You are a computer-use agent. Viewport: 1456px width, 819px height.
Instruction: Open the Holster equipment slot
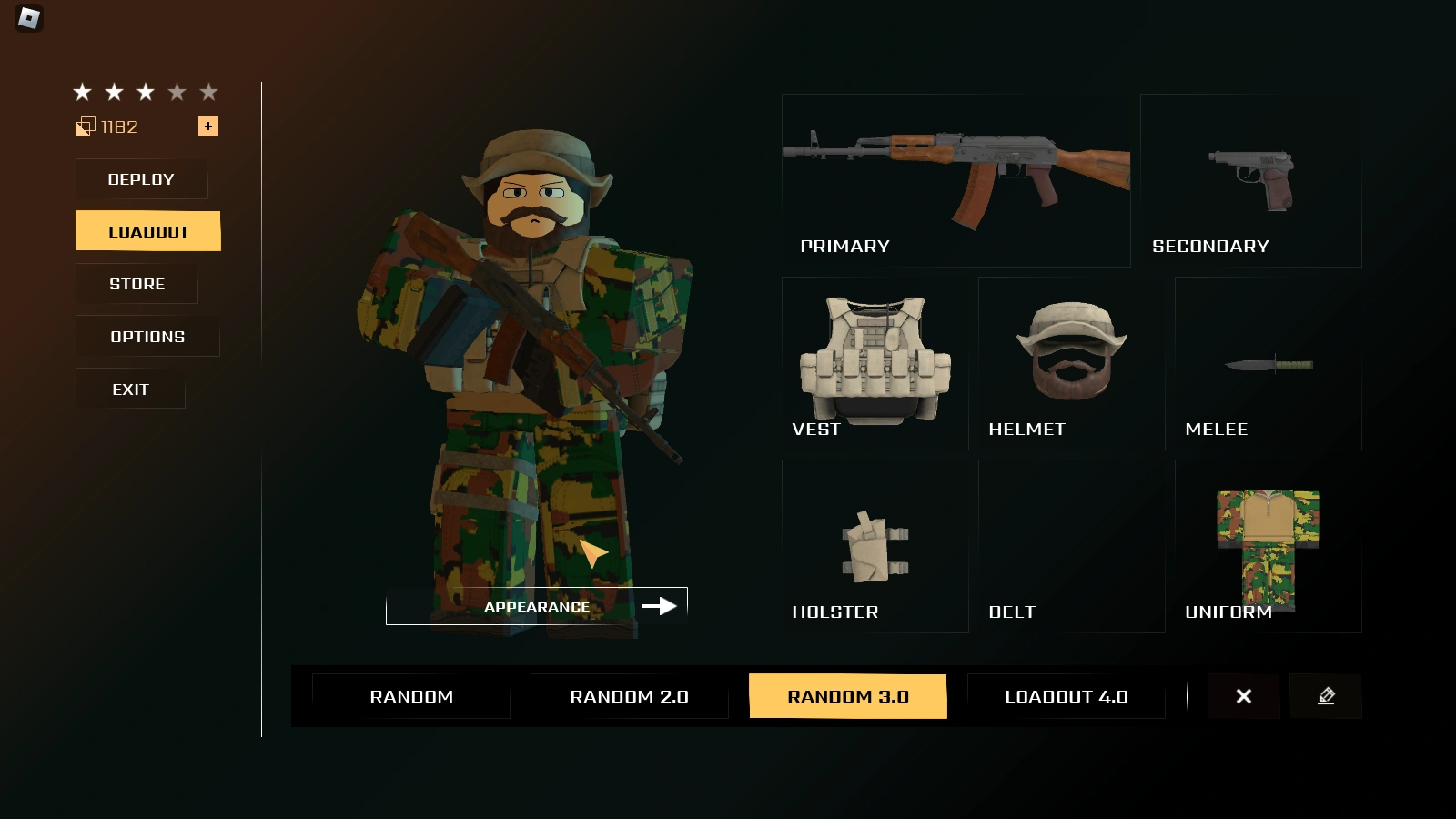pyautogui.click(x=874, y=546)
